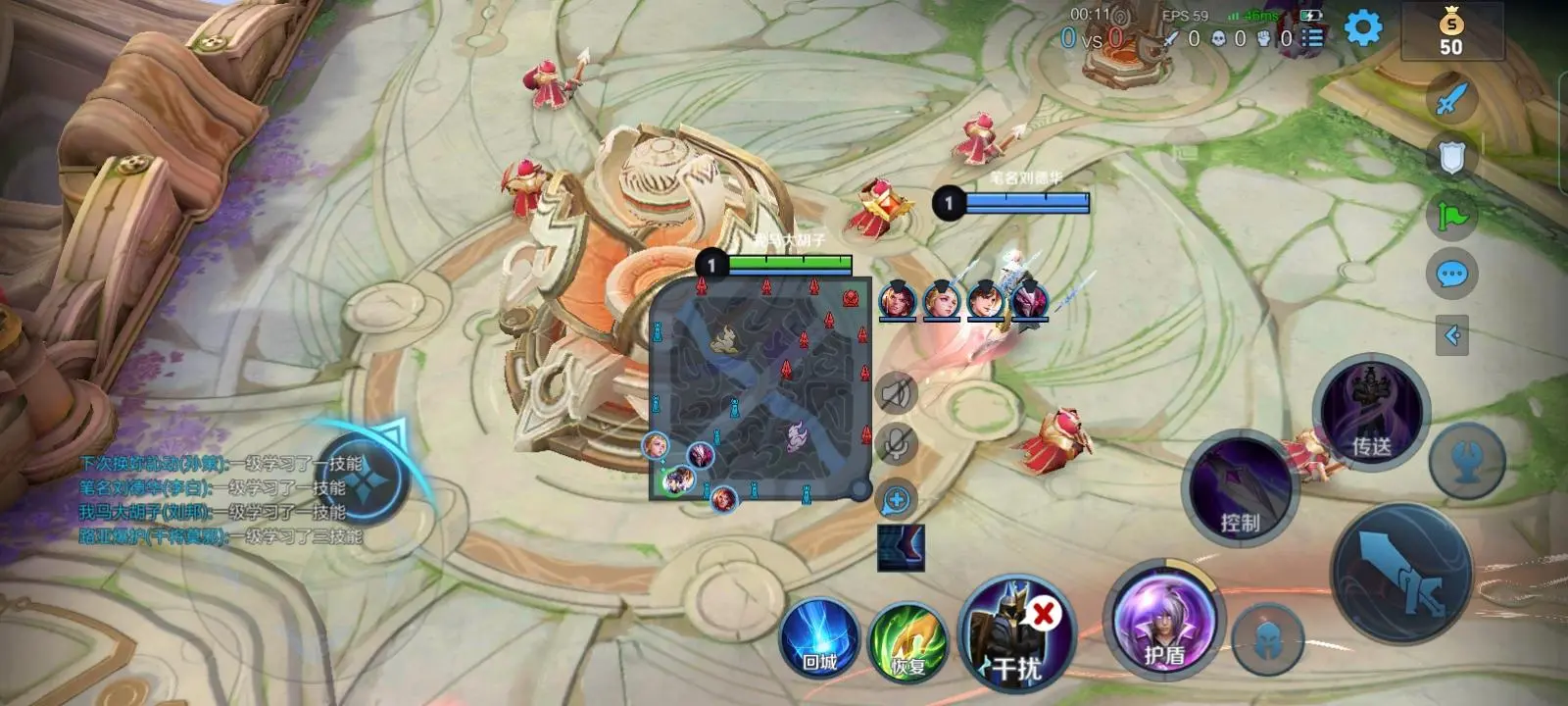Select the helmet attack-minion button

click(x=1267, y=638)
